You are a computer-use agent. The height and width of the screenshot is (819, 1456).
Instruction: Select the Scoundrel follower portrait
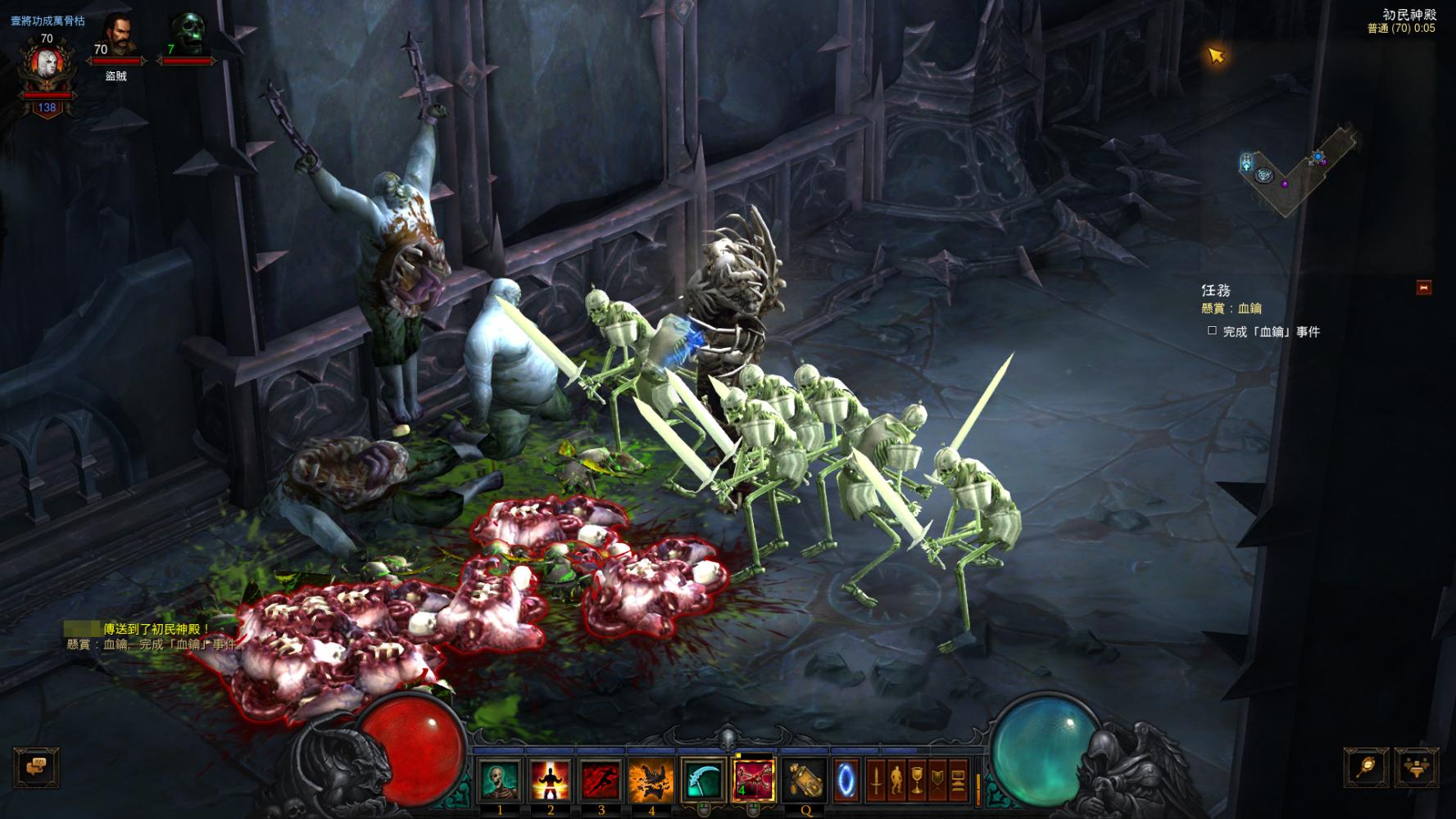click(x=116, y=37)
